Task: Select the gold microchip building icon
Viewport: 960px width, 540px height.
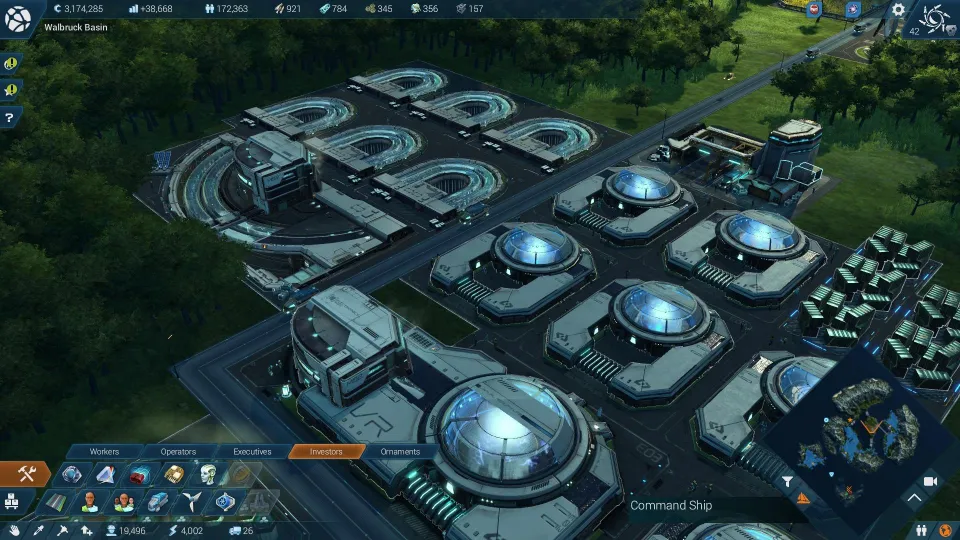Action: pyautogui.click(x=174, y=474)
